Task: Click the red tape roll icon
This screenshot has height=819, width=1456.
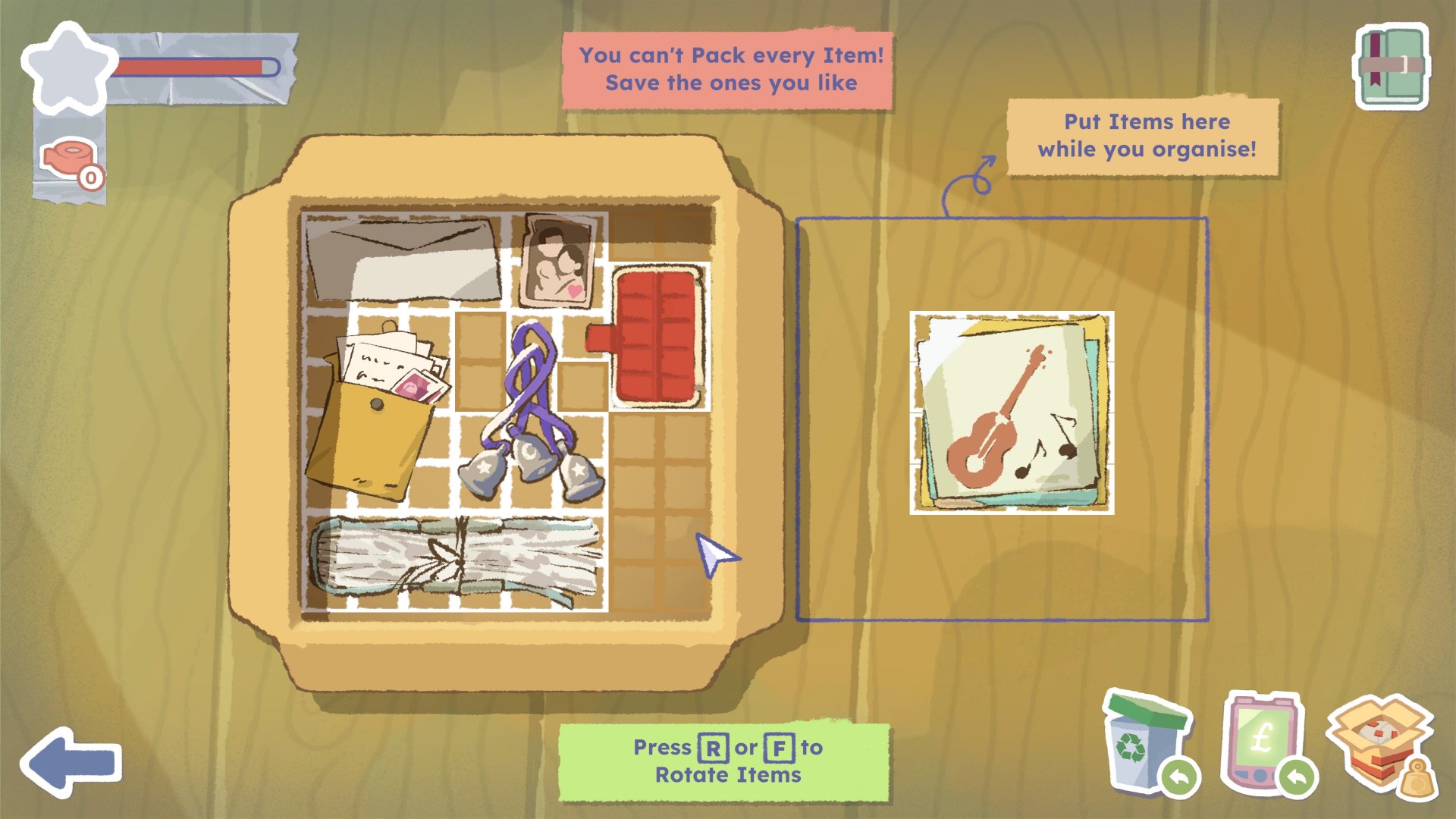Action: click(70, 160)
